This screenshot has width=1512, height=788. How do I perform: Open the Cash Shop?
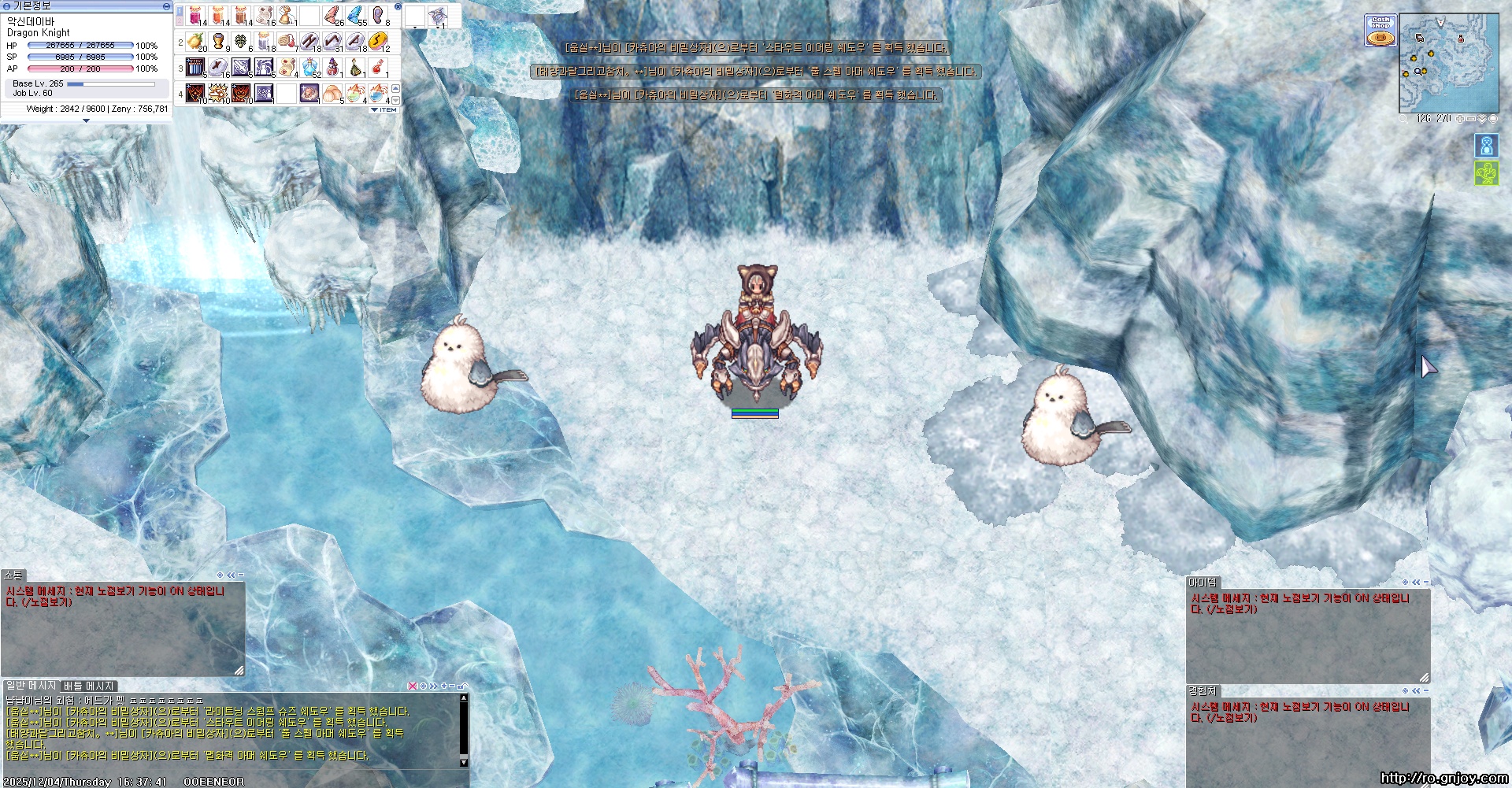pos(1380,31)
